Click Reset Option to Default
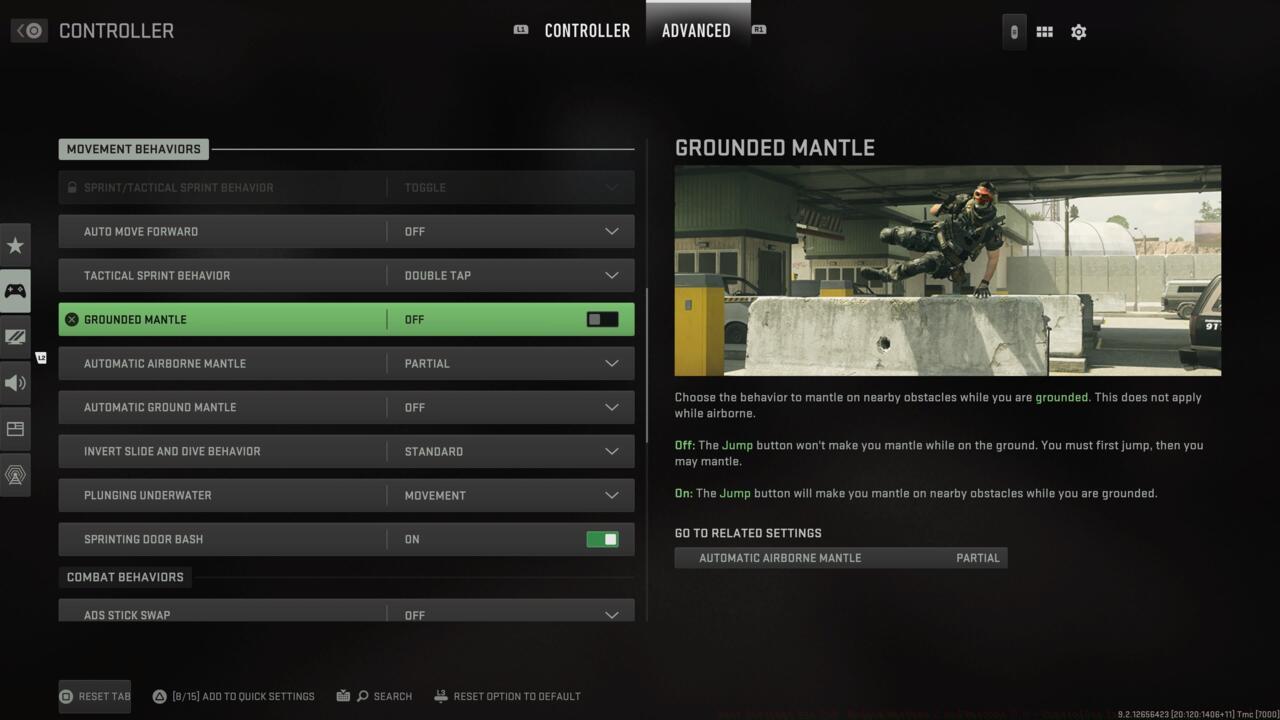This screenshot has width=1280, height=720. click(507, 696)
